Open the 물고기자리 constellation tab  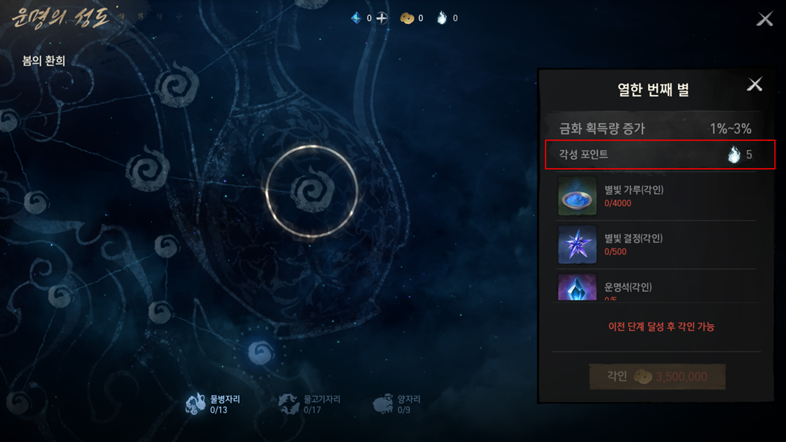(x=309, y=404)
